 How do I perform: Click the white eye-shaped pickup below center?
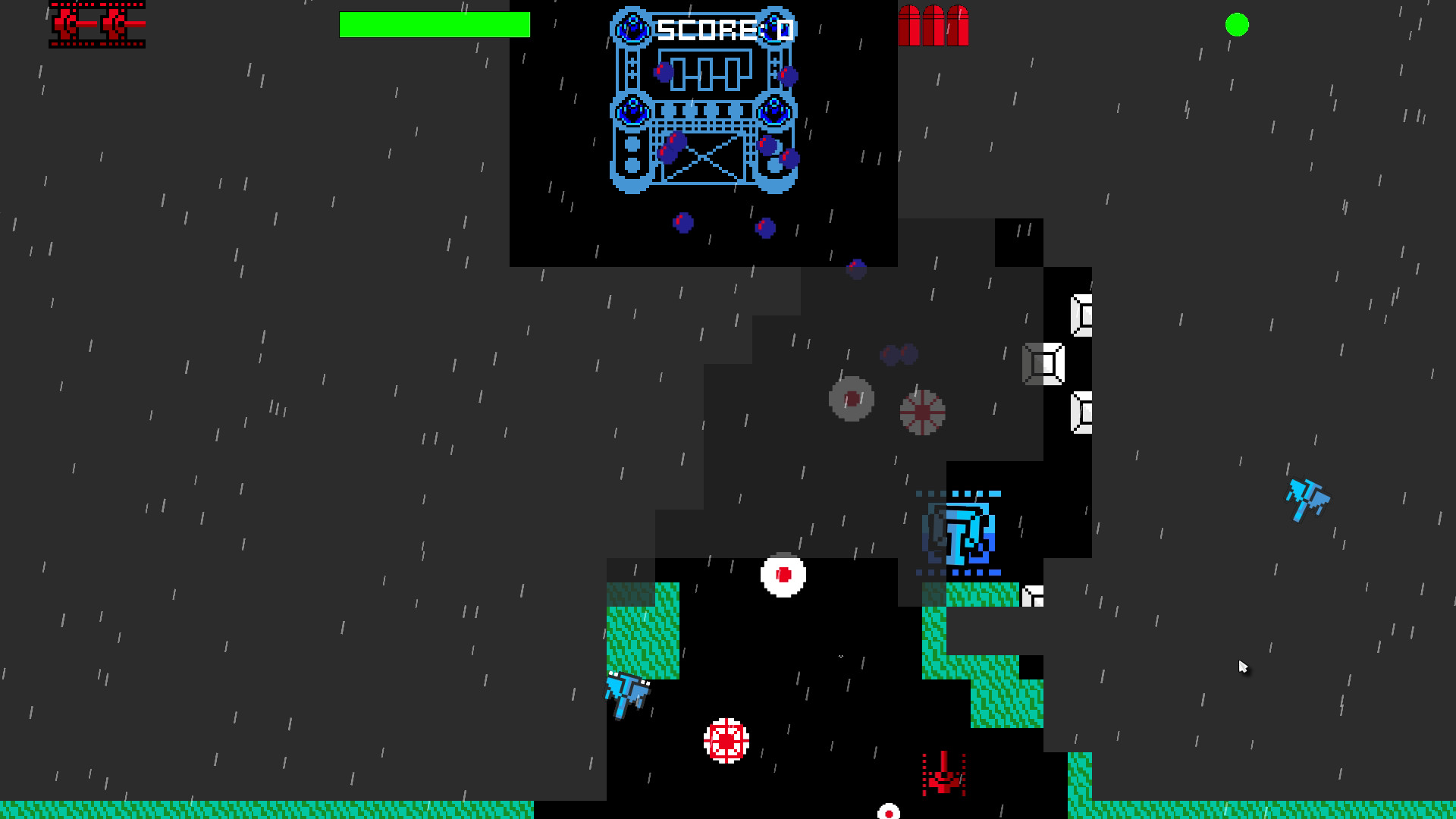pyautogui.click(x=785, y=574)
